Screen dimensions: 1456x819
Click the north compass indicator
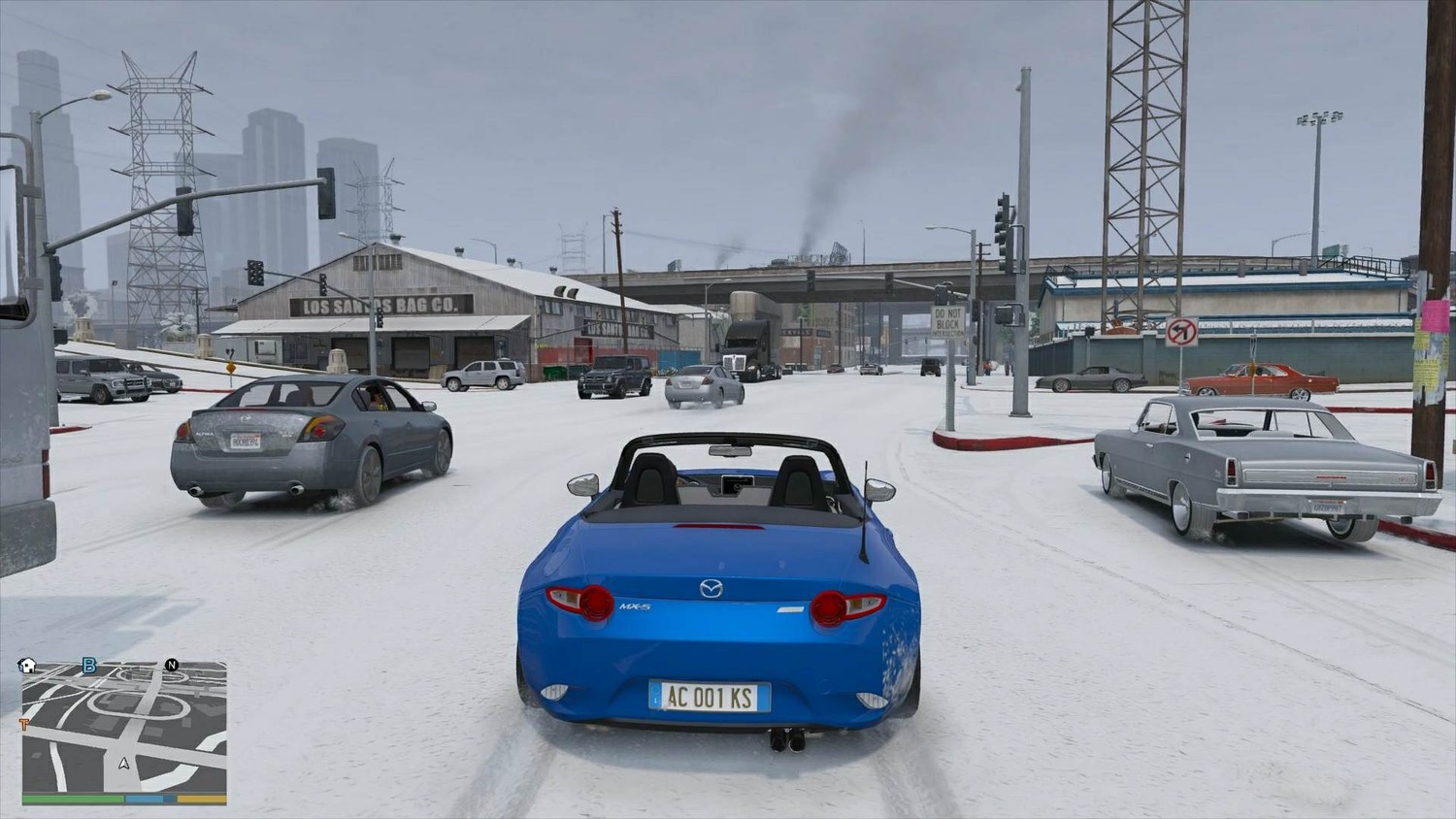[x=172, y=665]
